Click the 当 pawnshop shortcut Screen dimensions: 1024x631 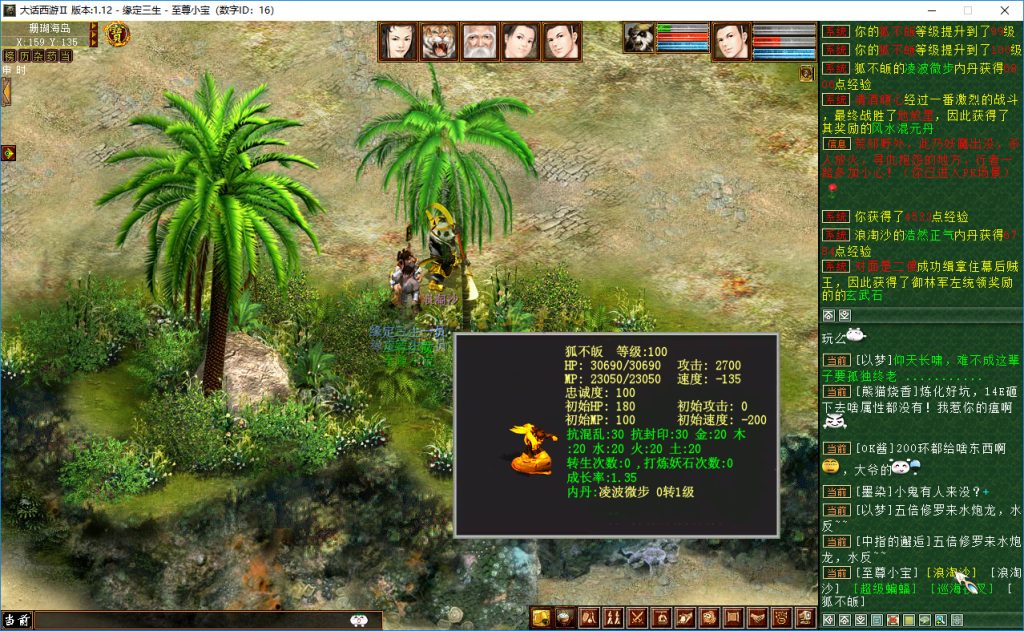66,56
